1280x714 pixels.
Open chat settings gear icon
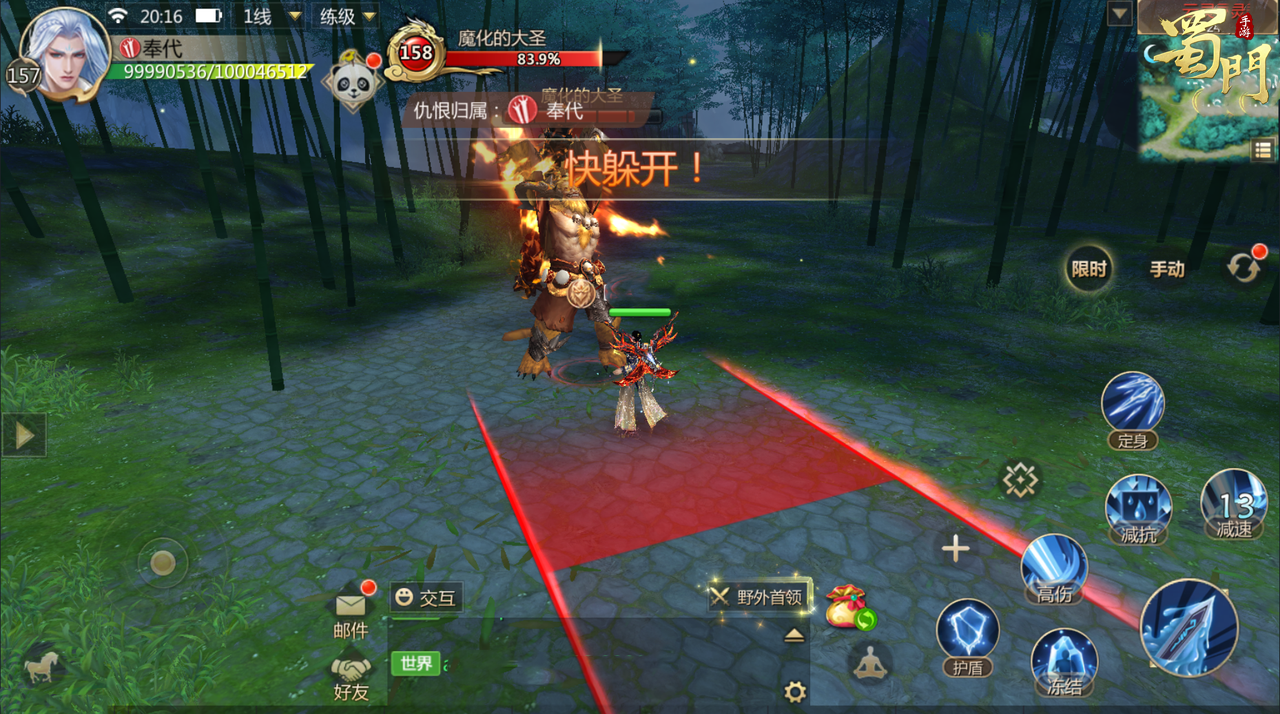coord(795,691)
